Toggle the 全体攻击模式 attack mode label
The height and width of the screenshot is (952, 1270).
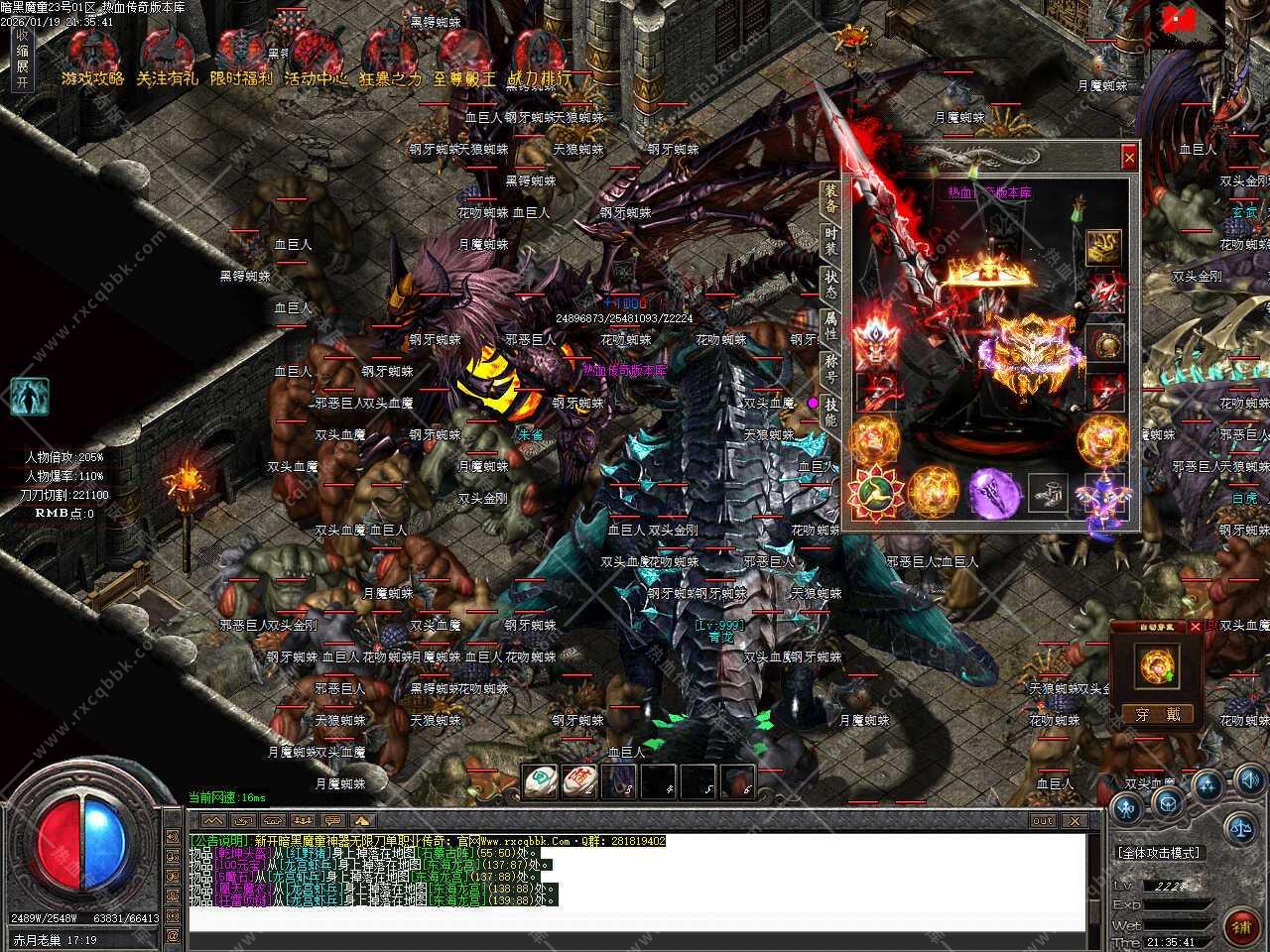[x=1158, y=853]
